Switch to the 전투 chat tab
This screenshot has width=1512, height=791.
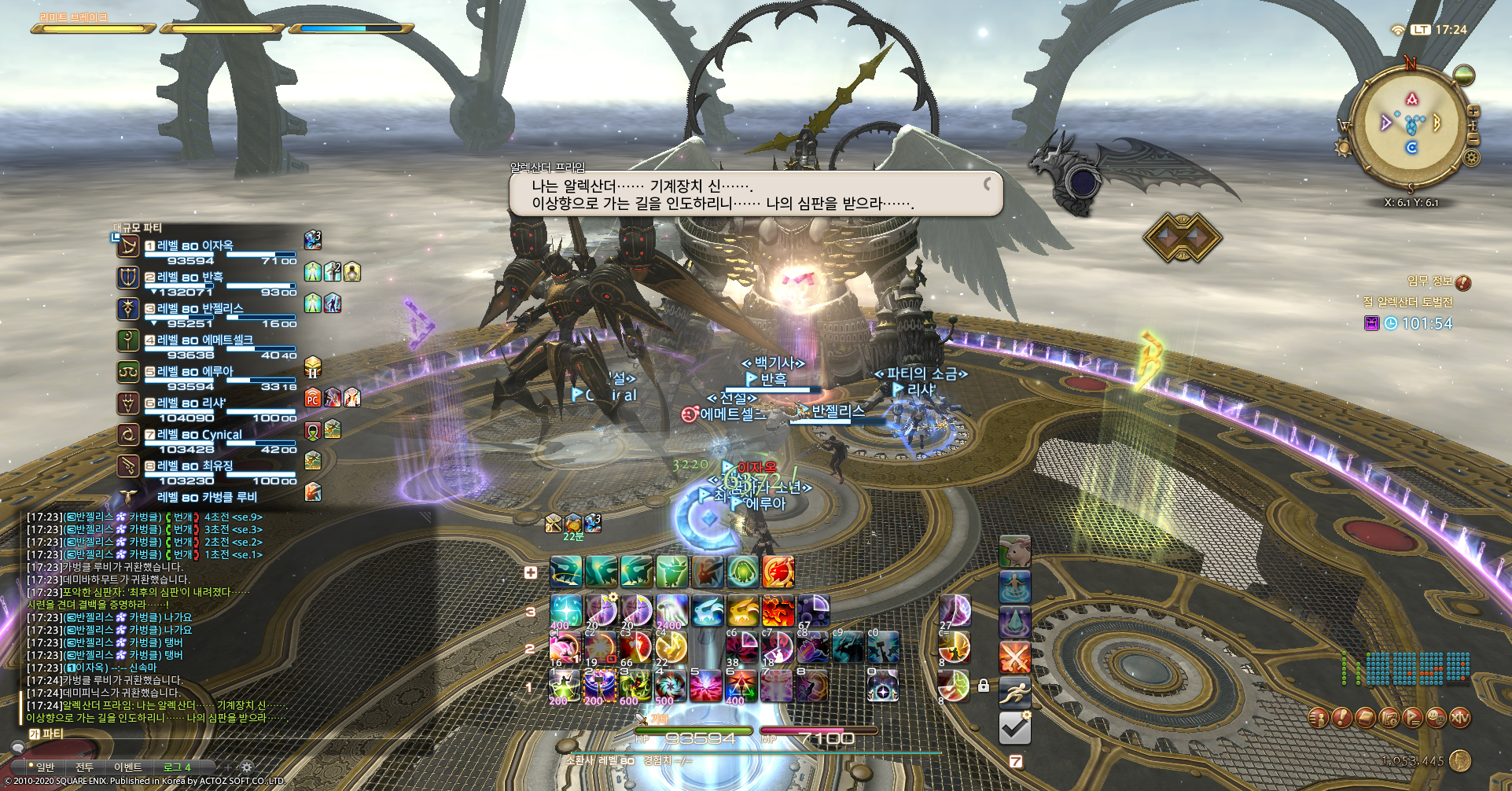85,767
